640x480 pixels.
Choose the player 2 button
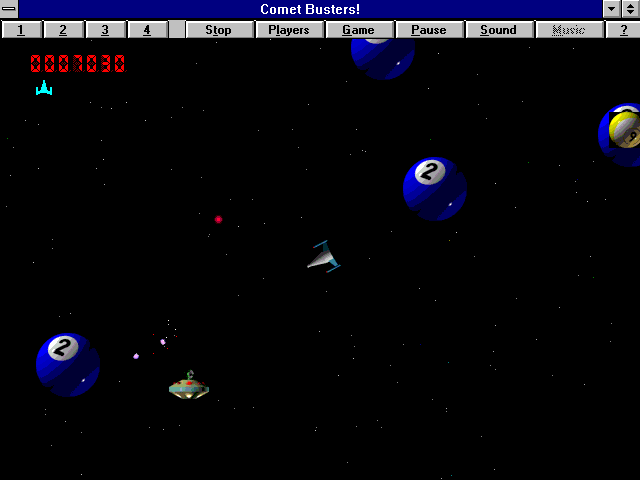click(63, 30)
